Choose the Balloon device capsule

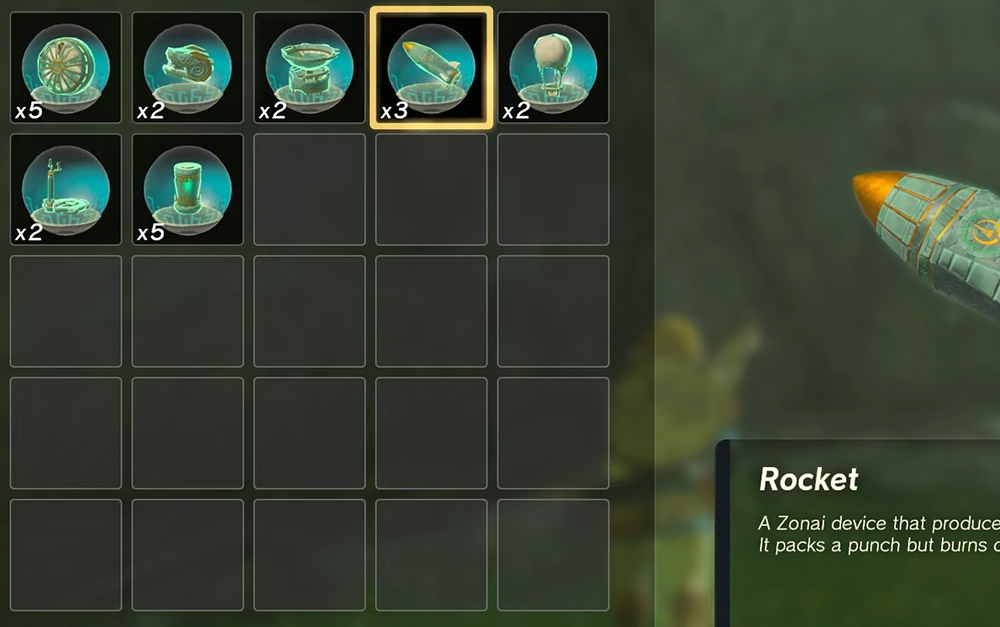[553, 68]
